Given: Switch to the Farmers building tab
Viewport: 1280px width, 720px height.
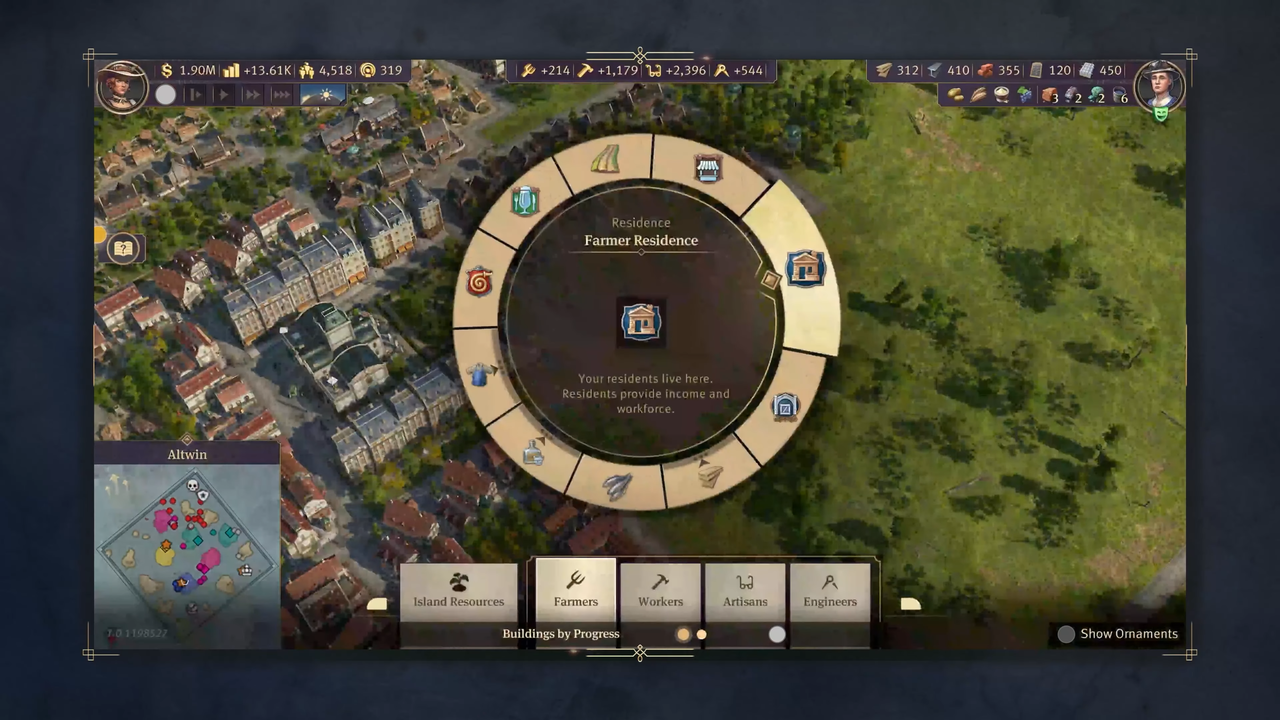Looking at the screenshot, I should [x=576, y=590].
